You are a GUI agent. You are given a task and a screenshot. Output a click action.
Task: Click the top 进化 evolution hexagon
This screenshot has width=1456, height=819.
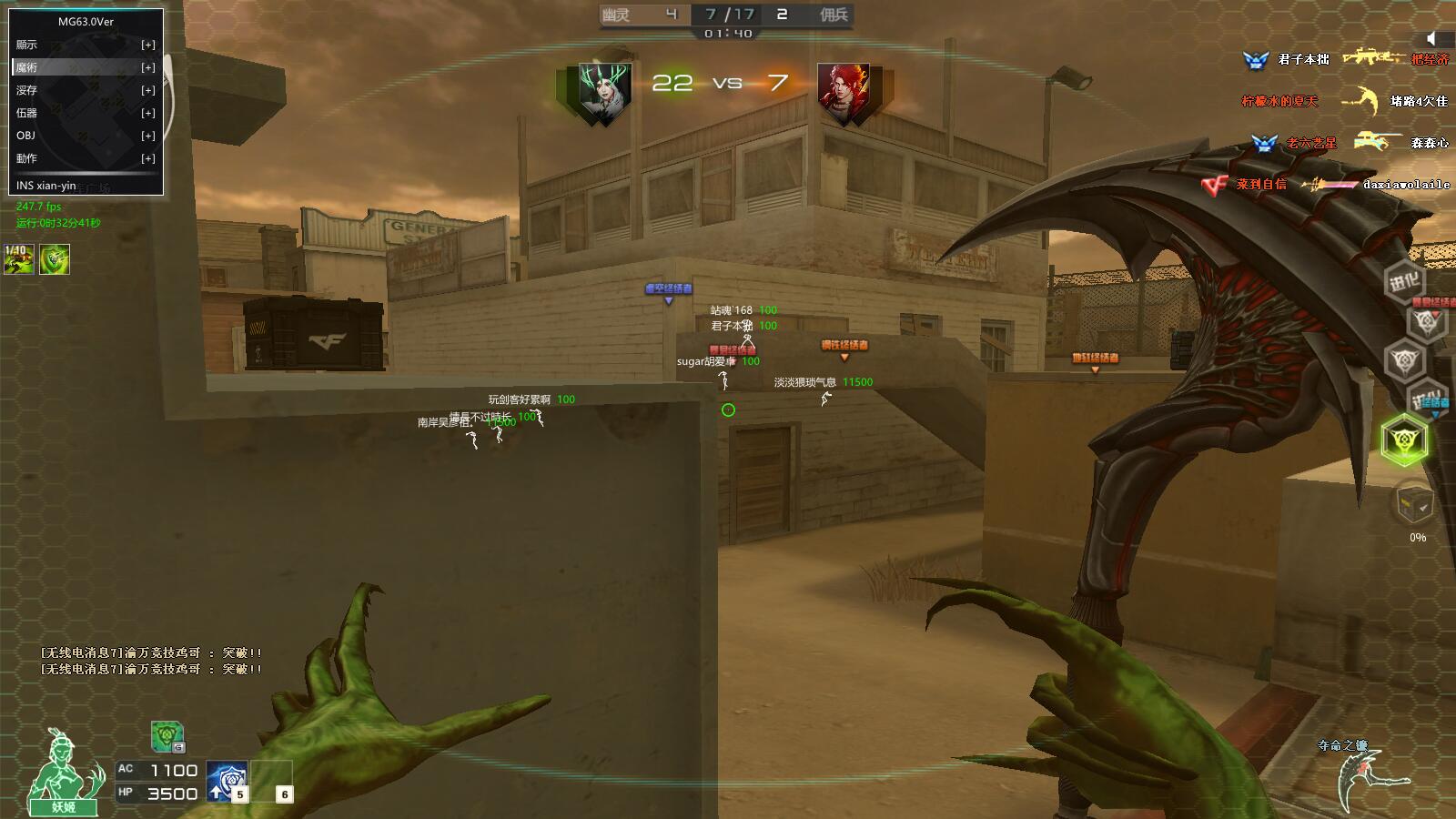tap(1404, 281)
